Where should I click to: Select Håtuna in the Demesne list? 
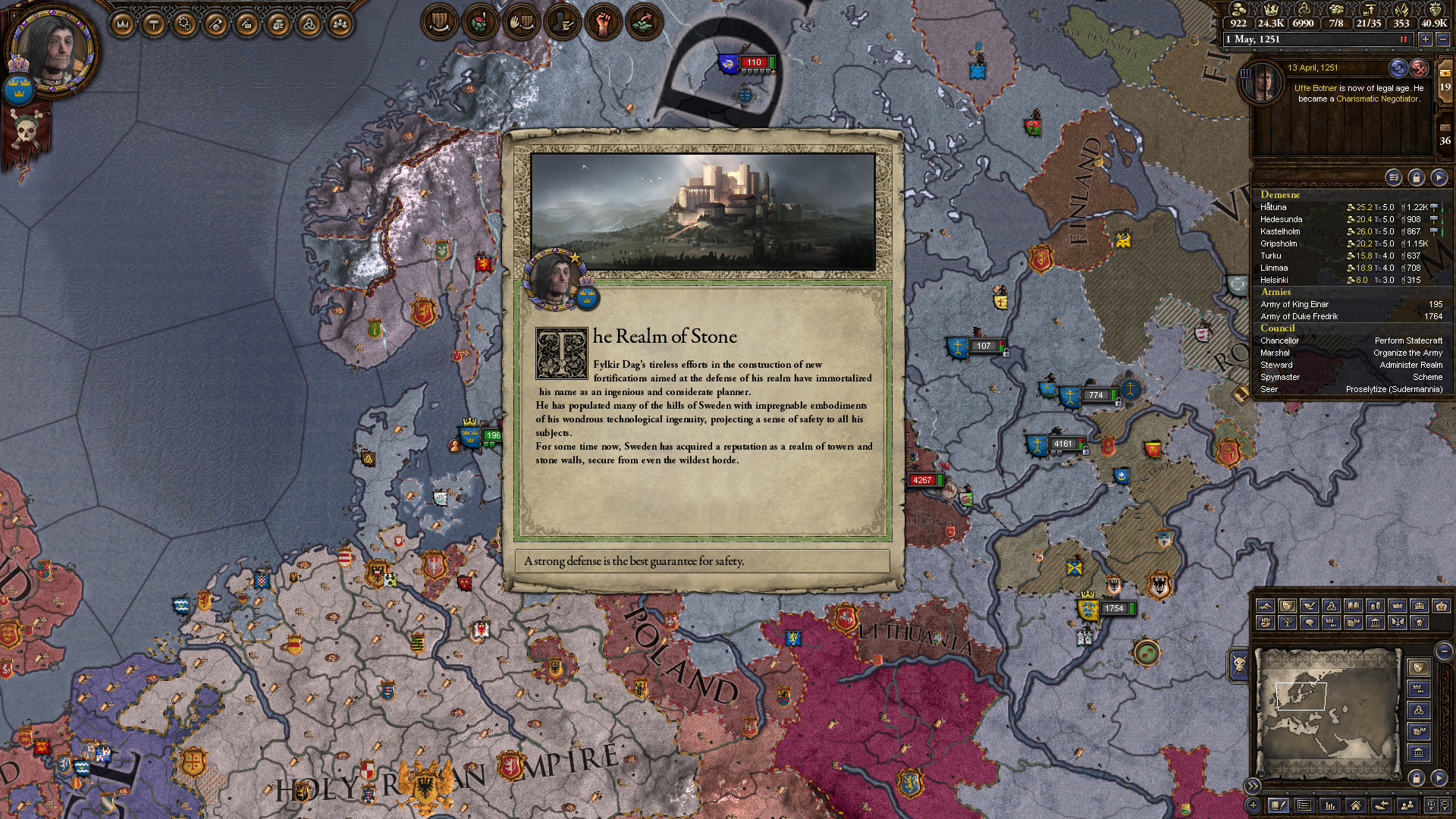click(1274, 207)
